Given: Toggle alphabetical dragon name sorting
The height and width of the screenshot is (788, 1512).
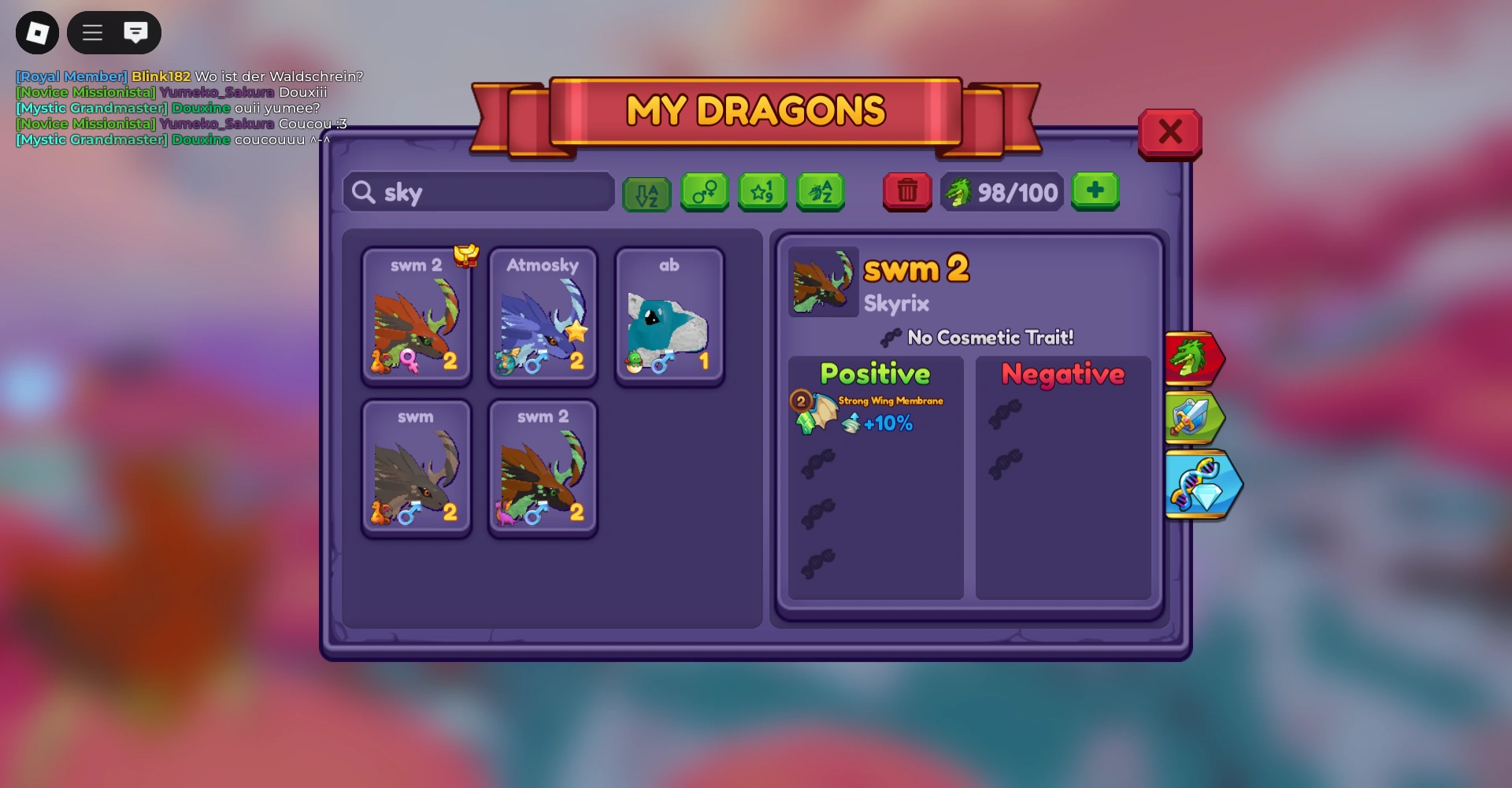Looking at the screenshot, I should click(821, 191).
